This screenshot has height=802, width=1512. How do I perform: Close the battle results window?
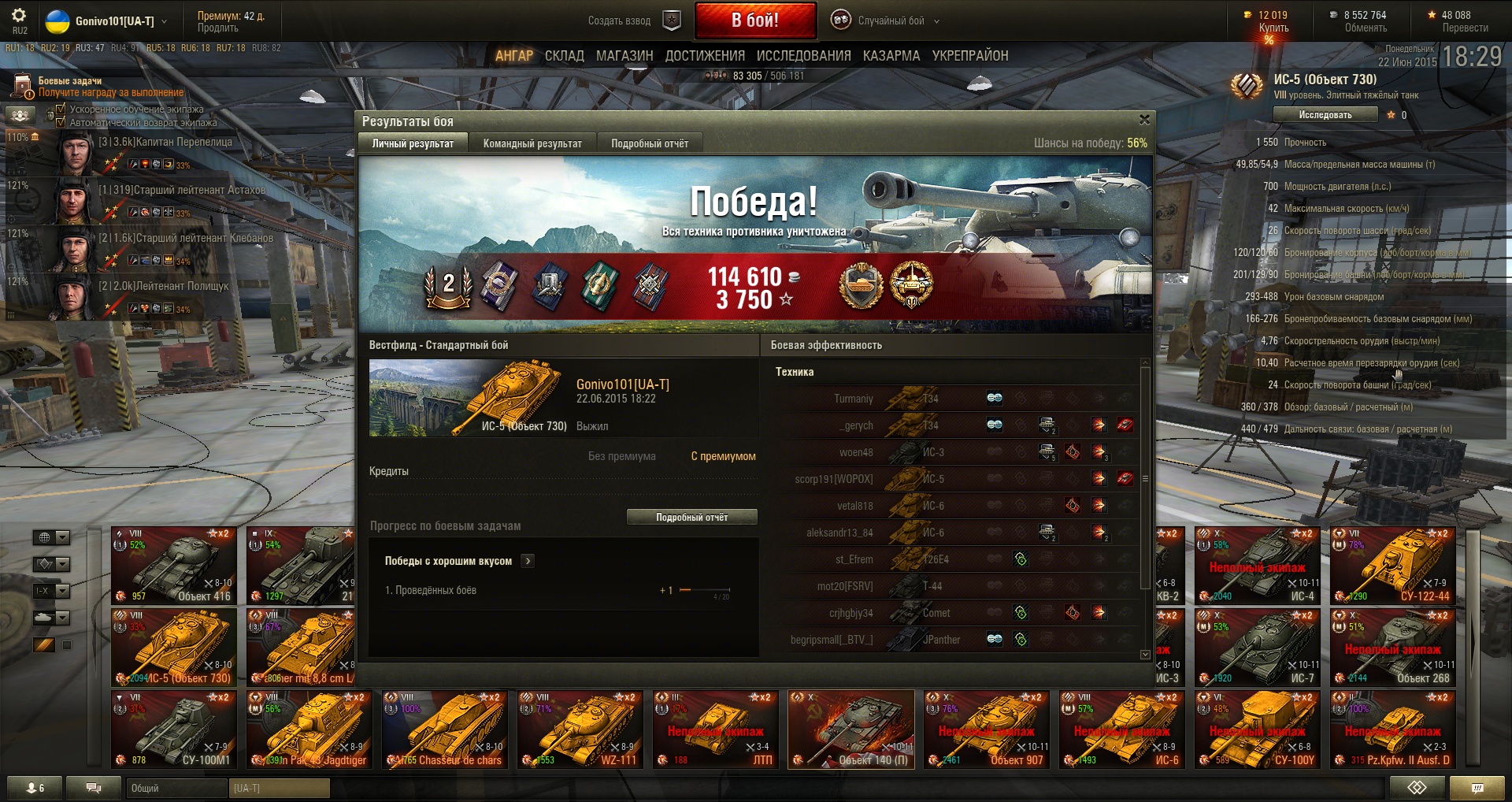pyautogui.click(x=1144, y=120)
